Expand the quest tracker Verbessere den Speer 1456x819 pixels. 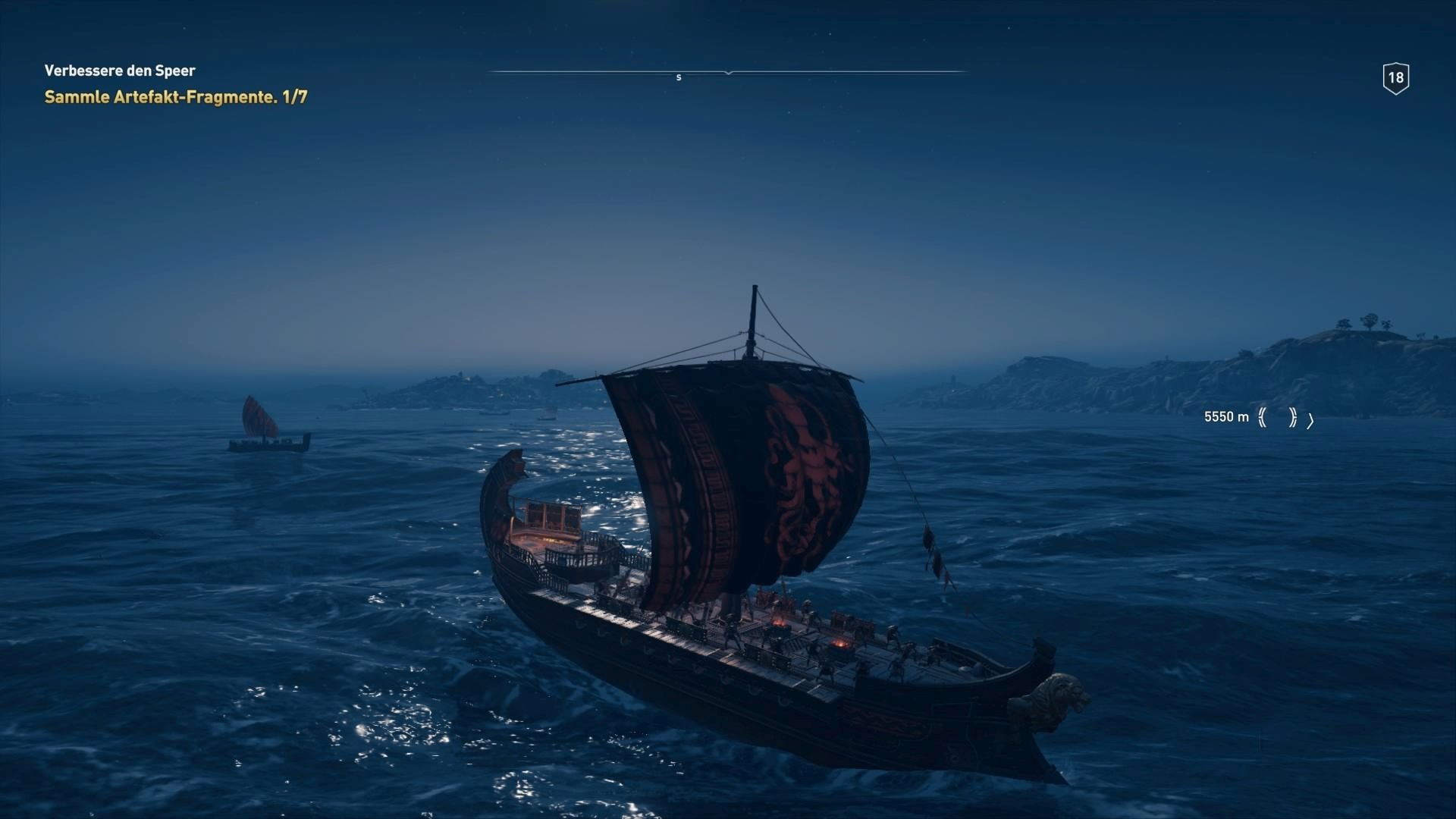[x=119, y=71]
